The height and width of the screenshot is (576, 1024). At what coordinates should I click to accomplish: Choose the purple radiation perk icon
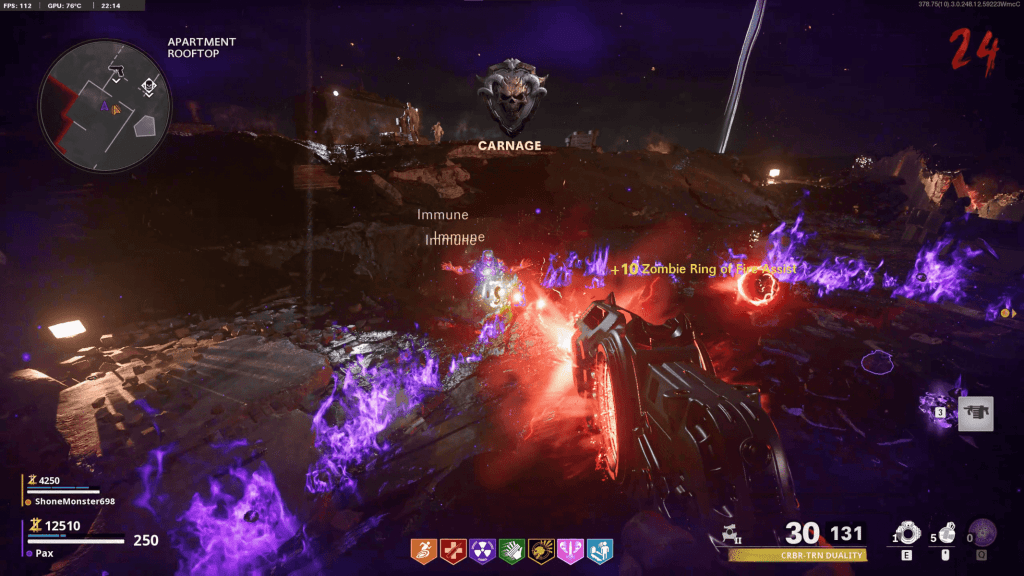[x=483, y=550]
